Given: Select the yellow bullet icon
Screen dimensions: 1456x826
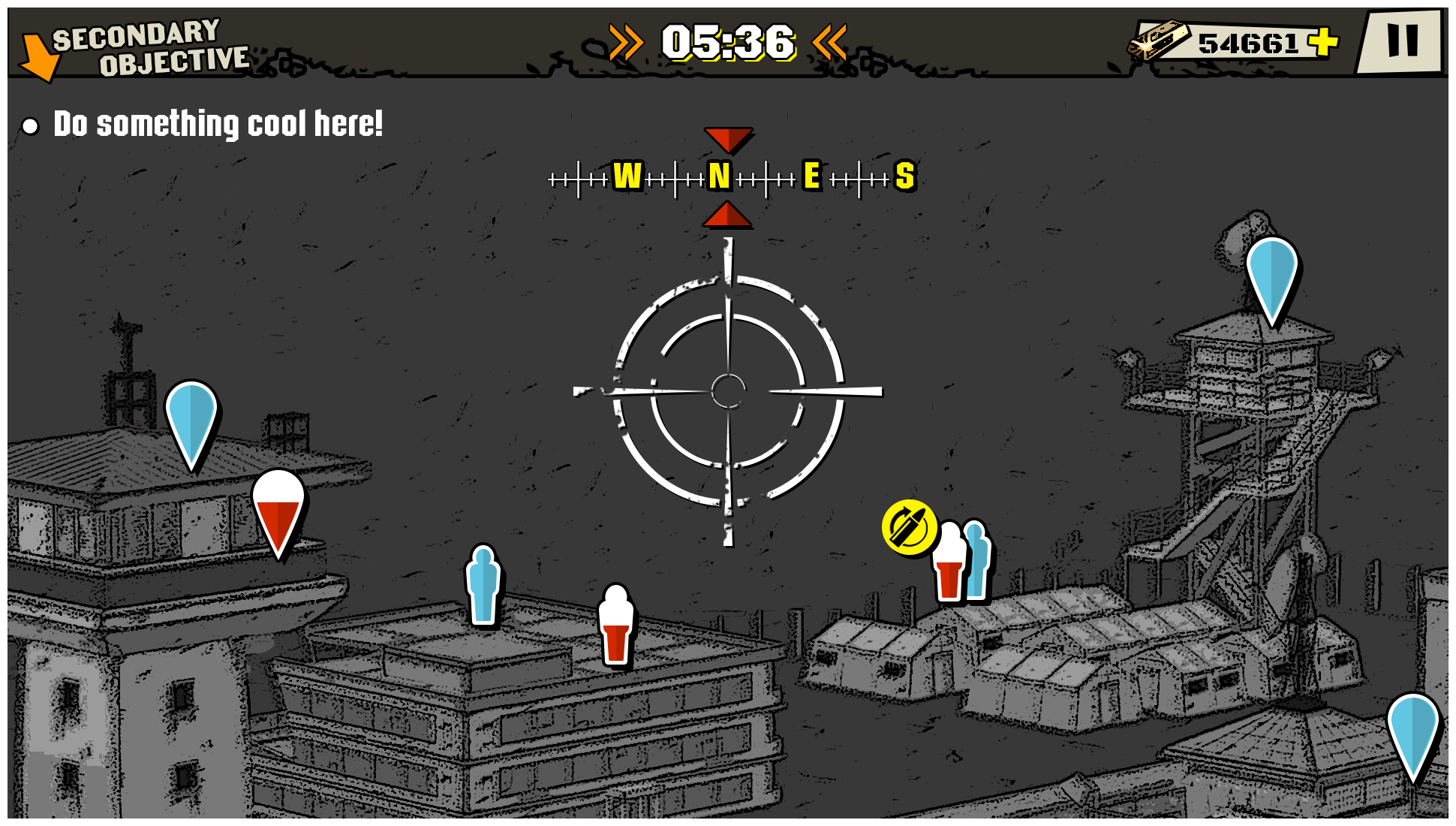Looking at the screenshot, I should point(909,528).
